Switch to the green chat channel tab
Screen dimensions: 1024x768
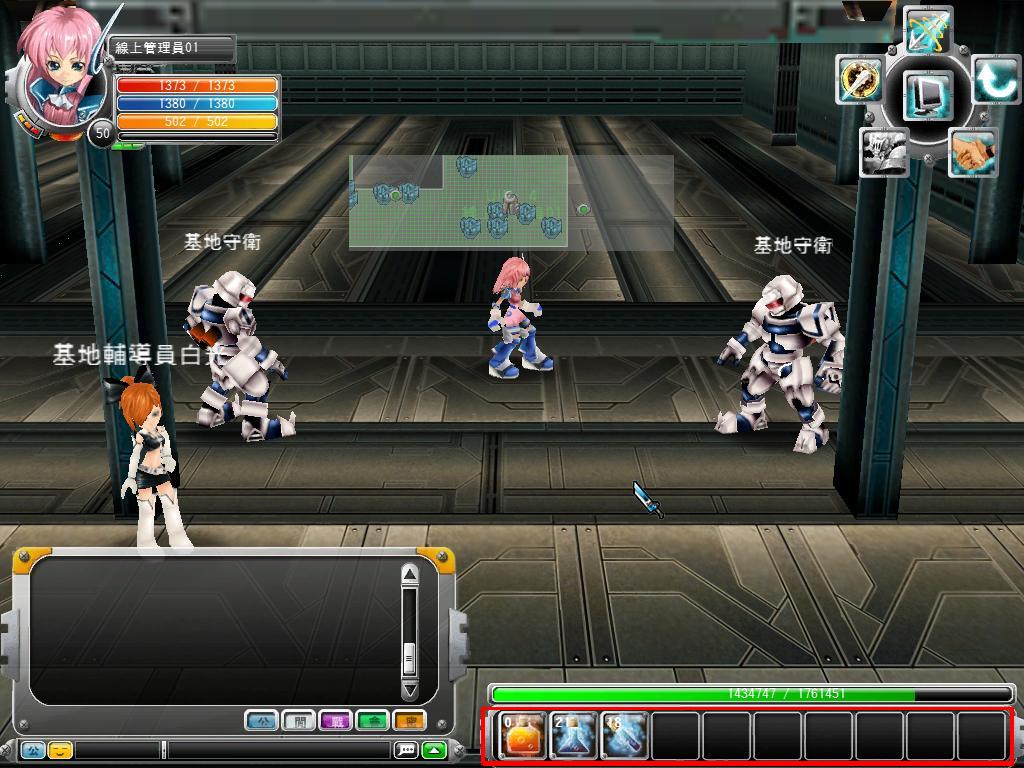[x=372, y=720]
